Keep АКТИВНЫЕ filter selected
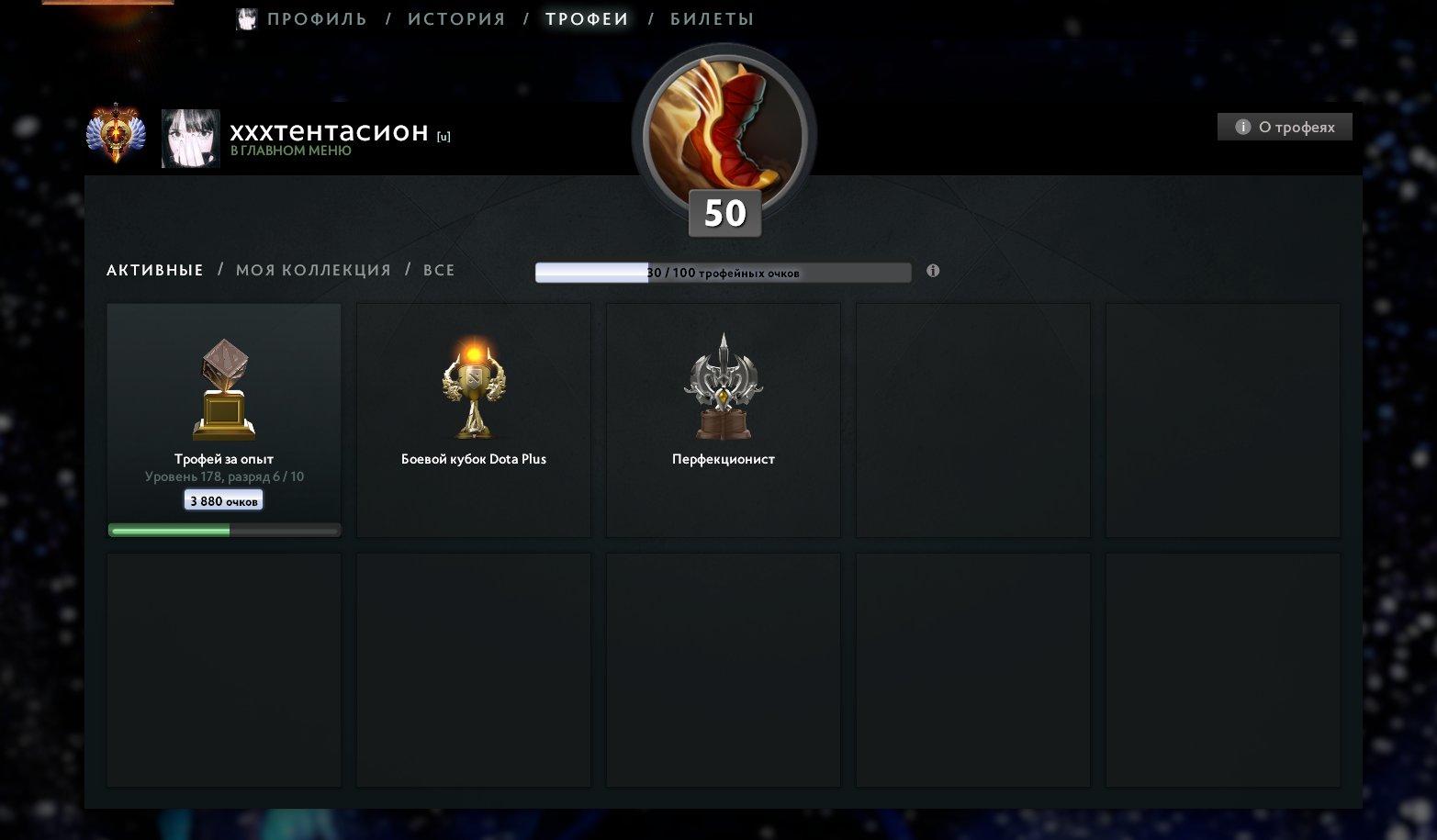Viewport: 1437px width, 840px height. [154, 269]
